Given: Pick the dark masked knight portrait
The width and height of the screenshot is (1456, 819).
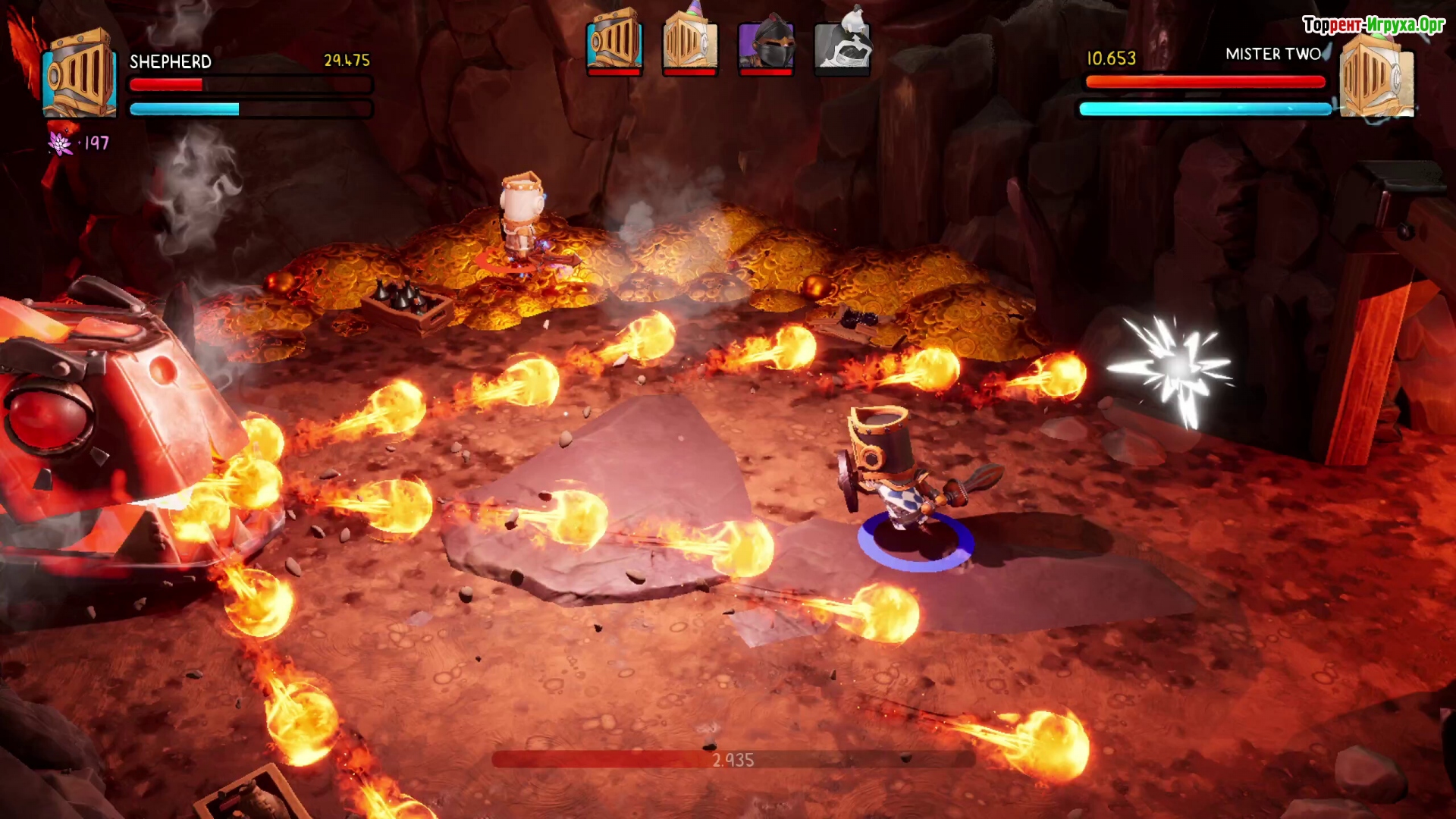Looking at the screenshot, I should 766,41.
